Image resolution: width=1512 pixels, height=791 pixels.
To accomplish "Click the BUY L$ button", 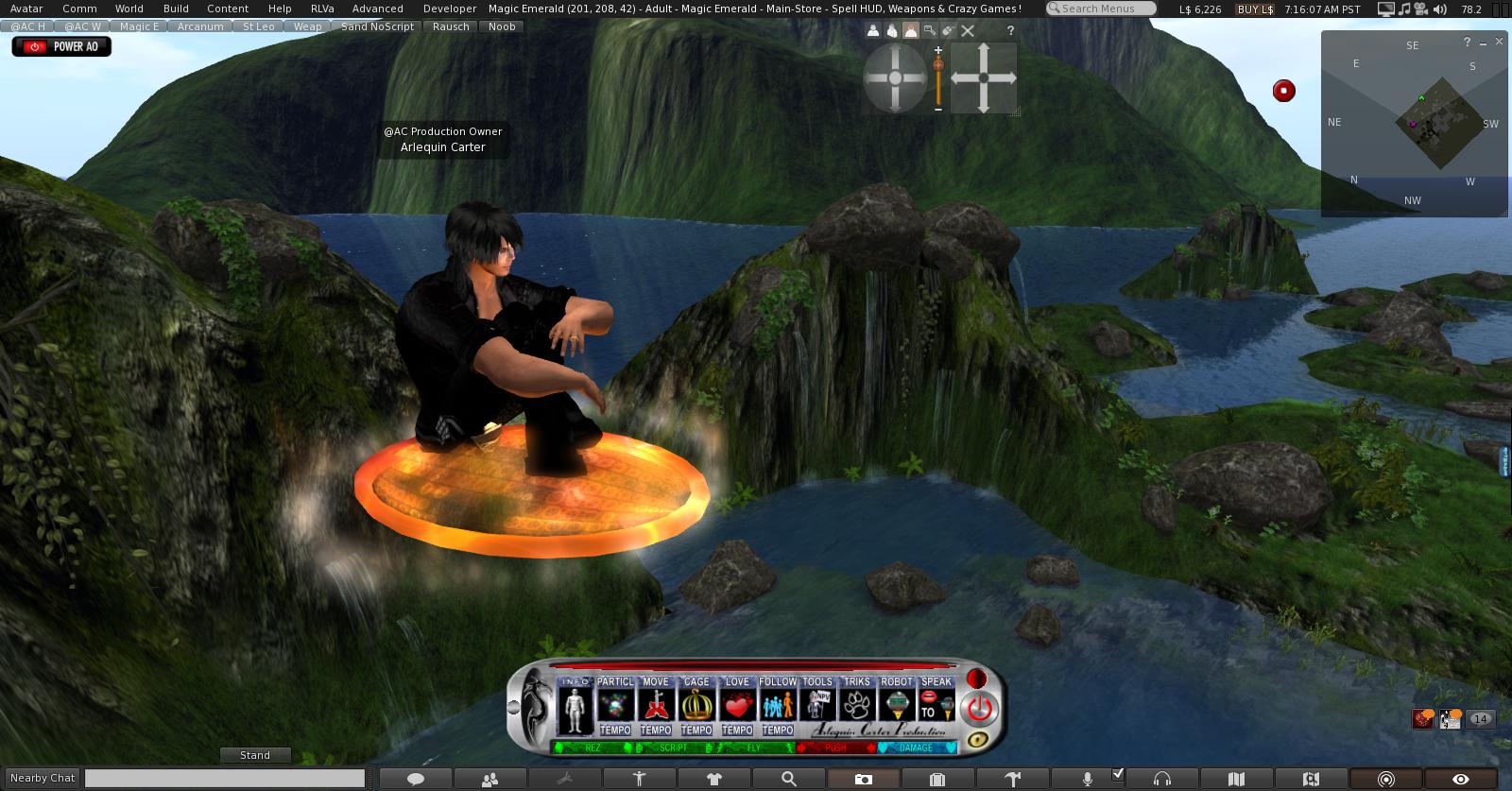I will (1255, 9).
